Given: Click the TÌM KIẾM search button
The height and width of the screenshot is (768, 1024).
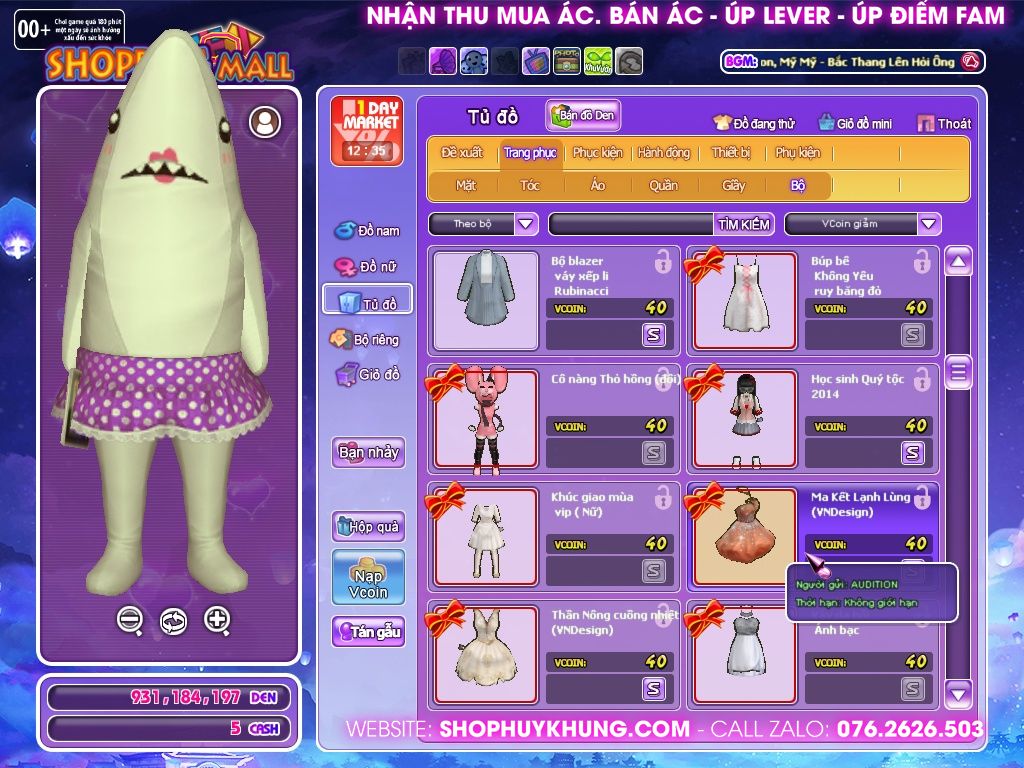Looking at the screenshot, I should [x=743, y=224].
